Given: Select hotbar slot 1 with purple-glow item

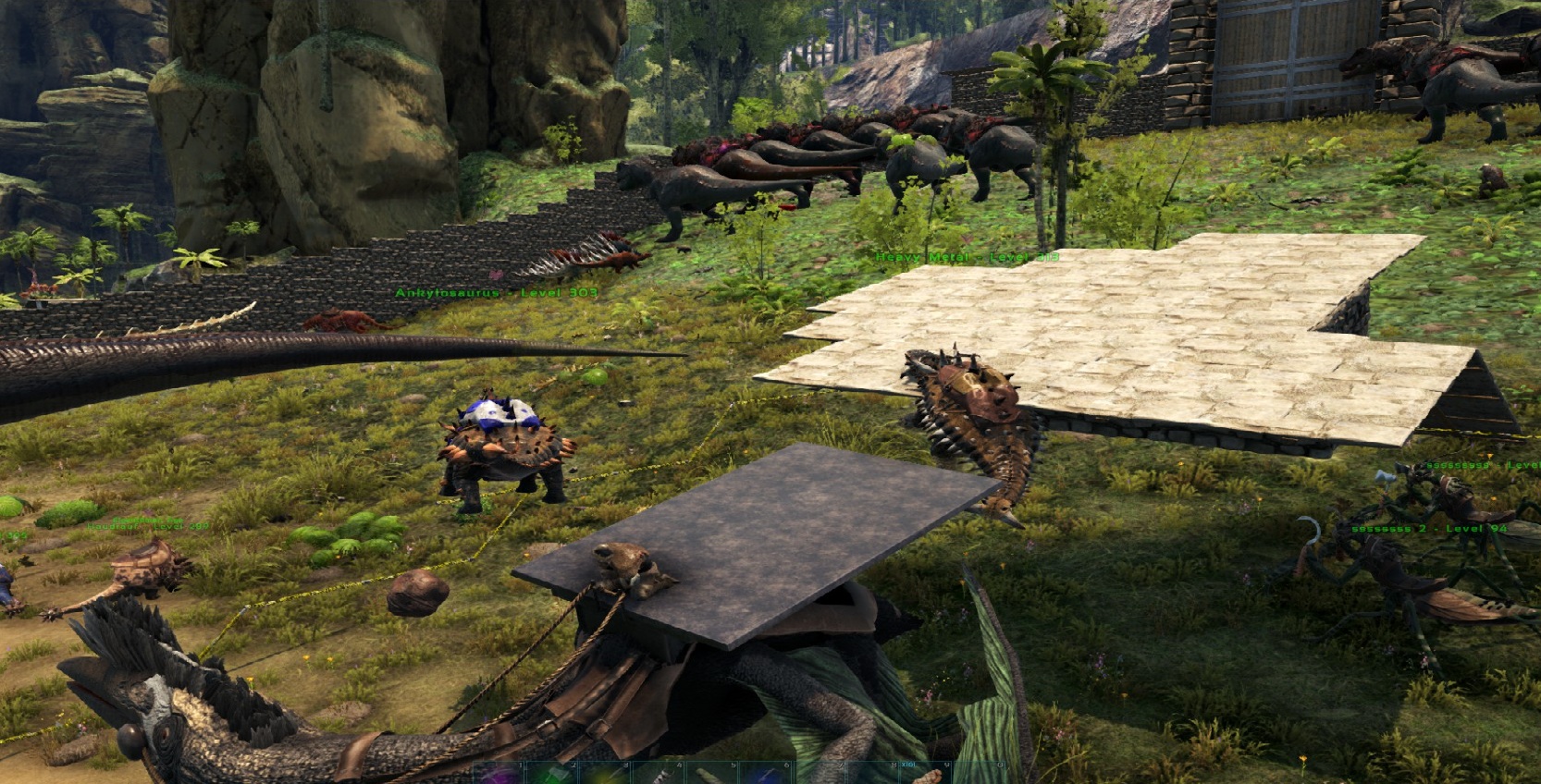Looking at the screenshot, I should coord(499,775).
